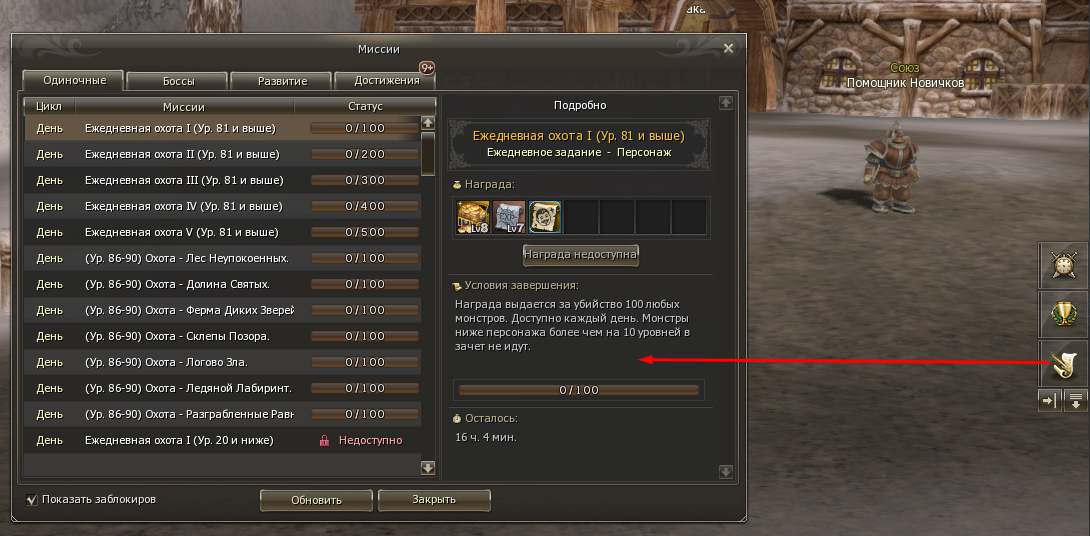Click the Награда недоступна button
Viewport: 1090px width, 536px height.
580,255
